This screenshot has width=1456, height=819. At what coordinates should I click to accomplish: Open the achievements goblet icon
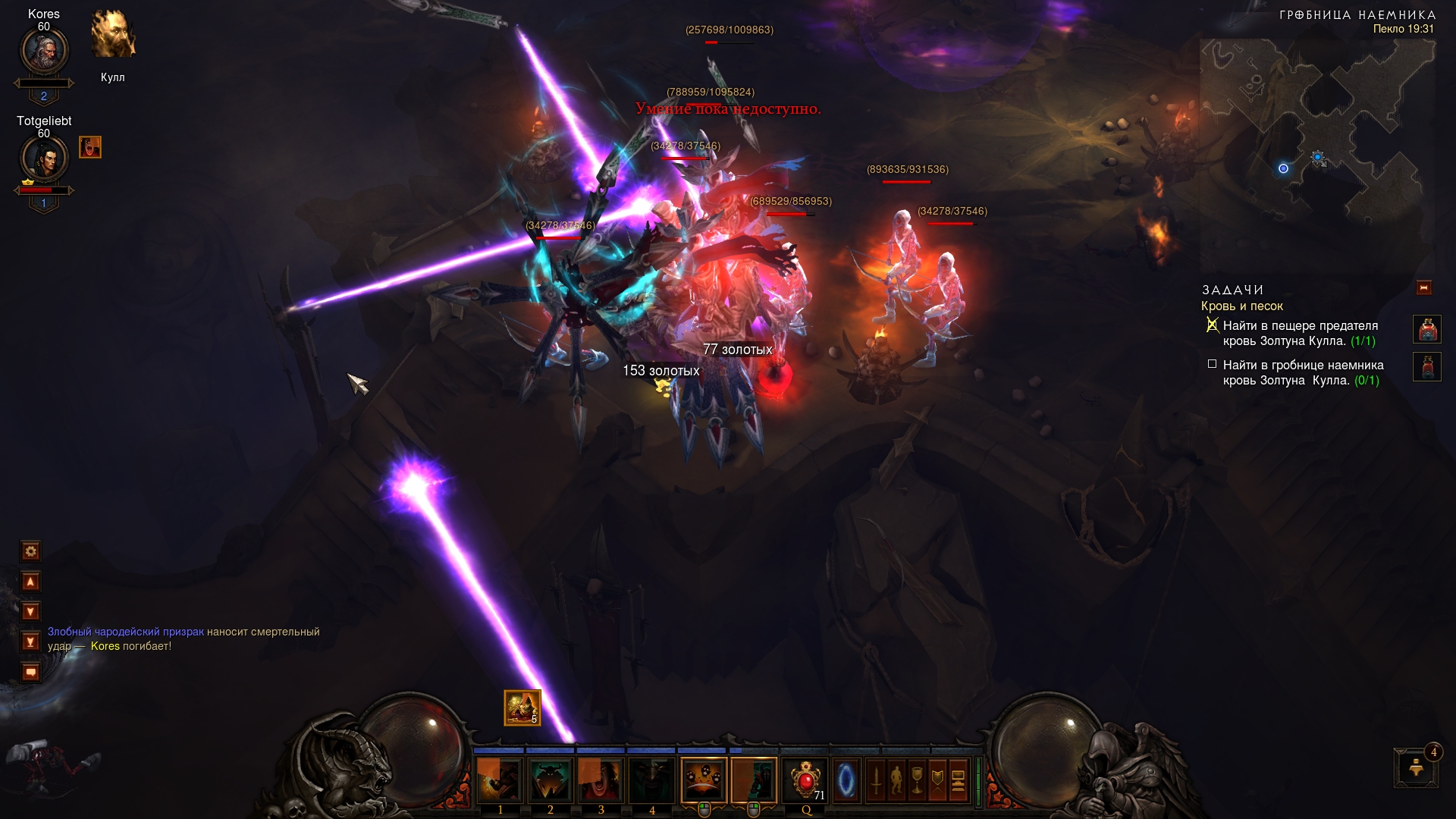[917, 780]
